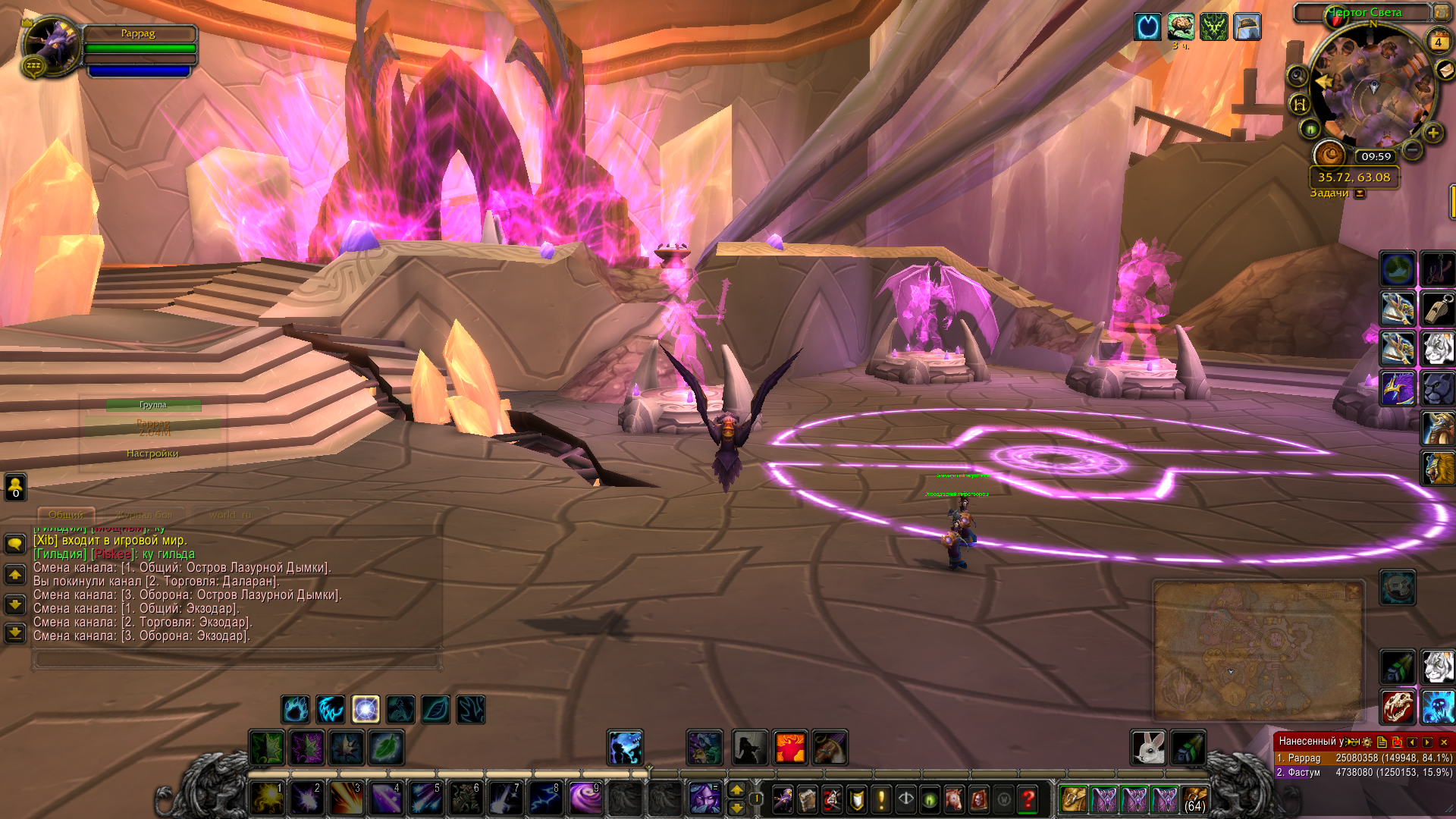Viewport: 1456px width, 819px height.
Task: Close the damage meter window
Action: (x=1444, y=742)
